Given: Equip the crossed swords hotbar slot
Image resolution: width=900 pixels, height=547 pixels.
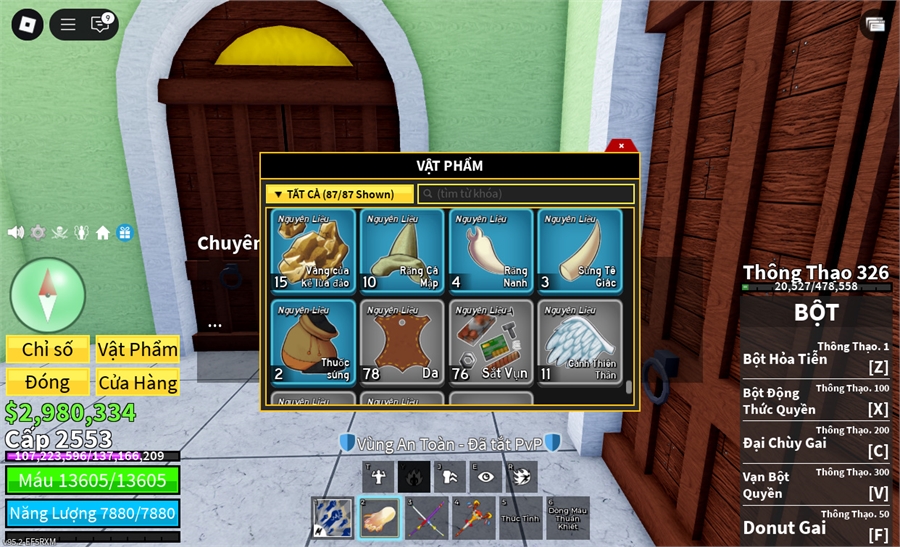Looking at the screenshot, I should point(427,518).
